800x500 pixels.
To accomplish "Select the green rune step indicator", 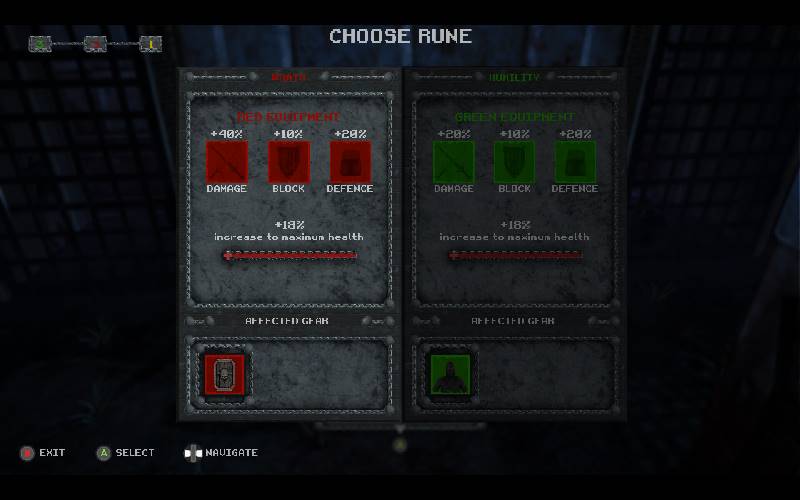I will (40, 43).
